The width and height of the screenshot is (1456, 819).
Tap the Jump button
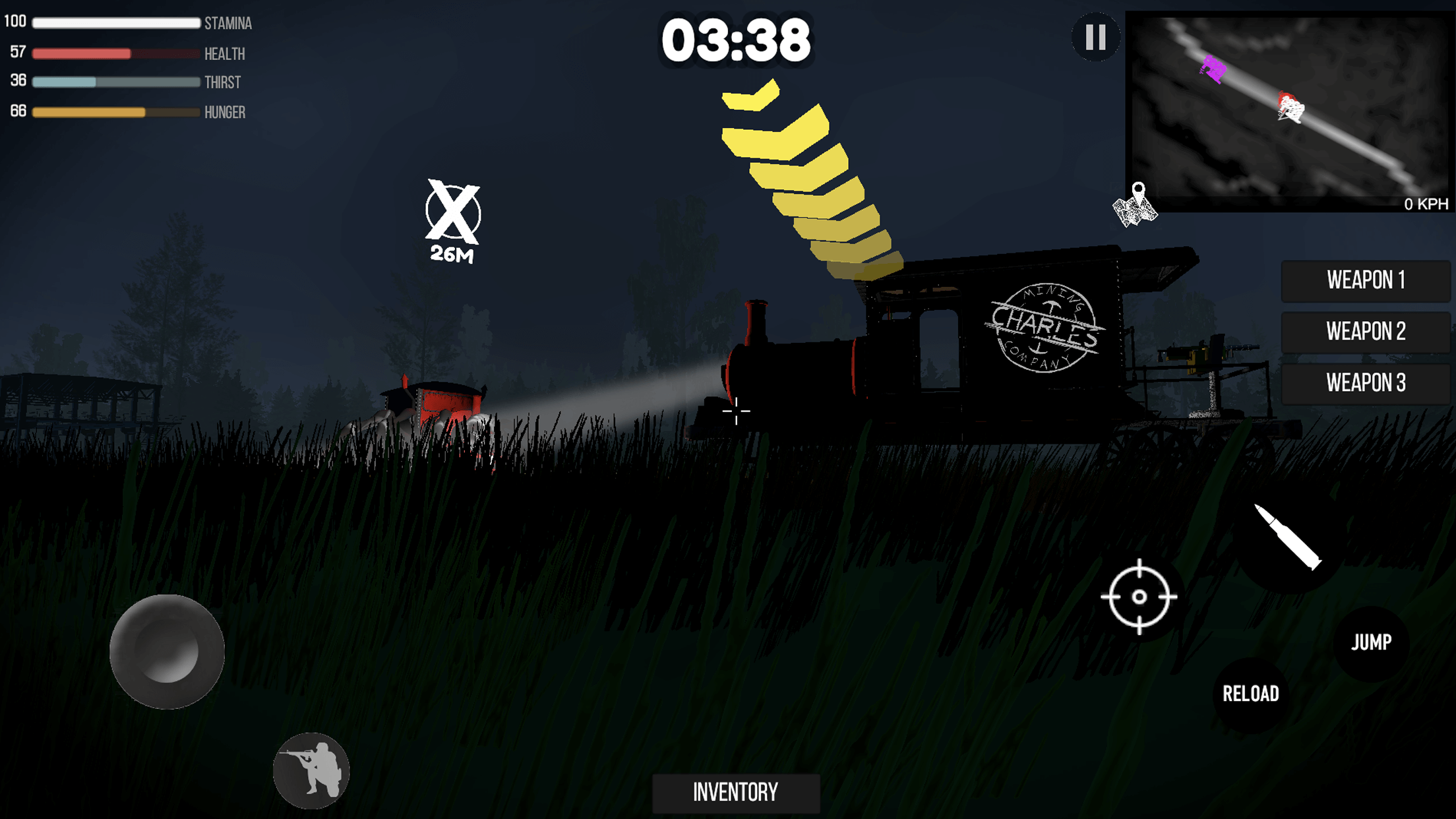tap(1371, 642)
